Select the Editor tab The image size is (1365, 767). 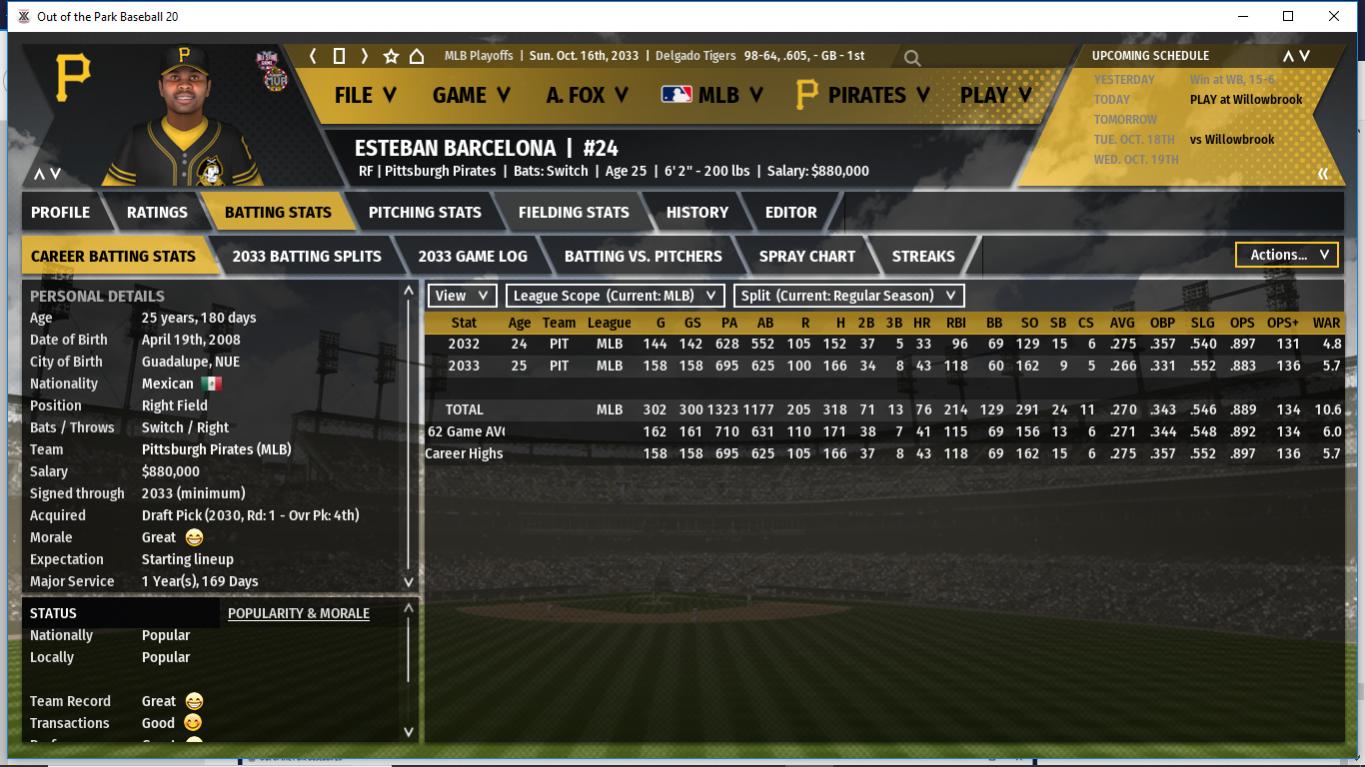791,212
